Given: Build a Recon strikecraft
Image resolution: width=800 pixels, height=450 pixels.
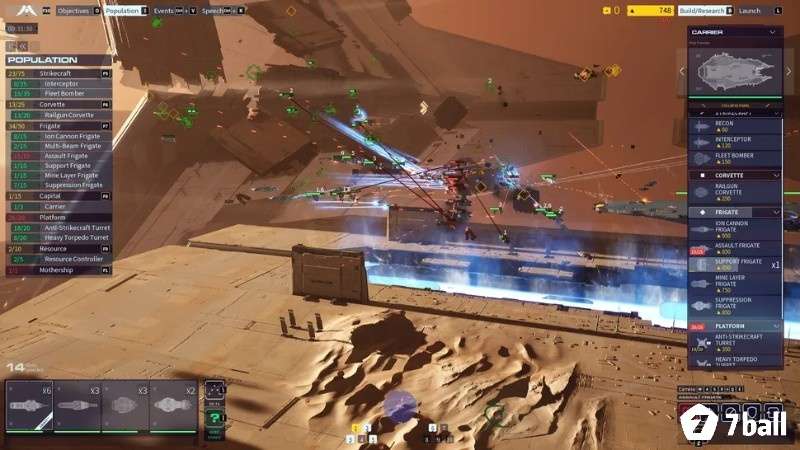Looking at the screenshot, I should pos(734,126).
